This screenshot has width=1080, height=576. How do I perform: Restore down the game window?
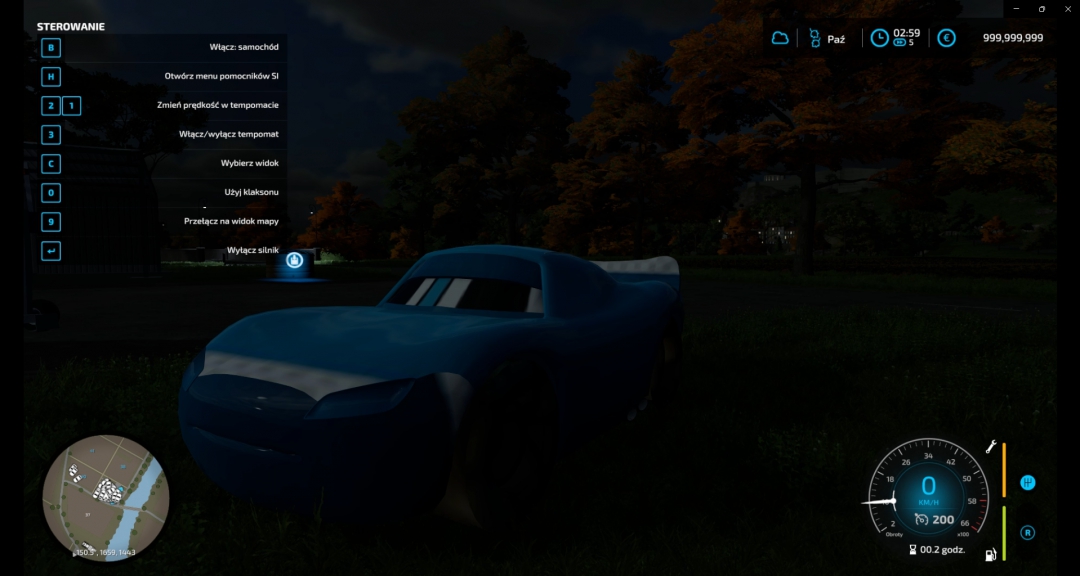pyautogui.click(x=1042, y=8)
